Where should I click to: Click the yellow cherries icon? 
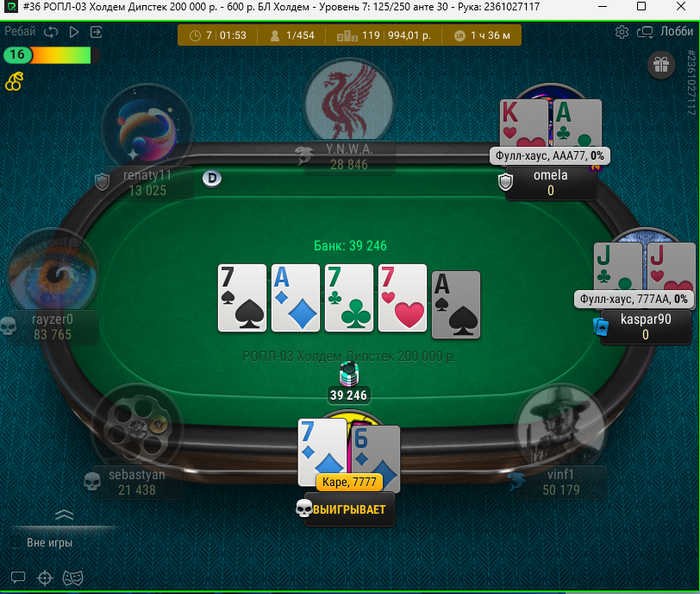tap(15, 80)
